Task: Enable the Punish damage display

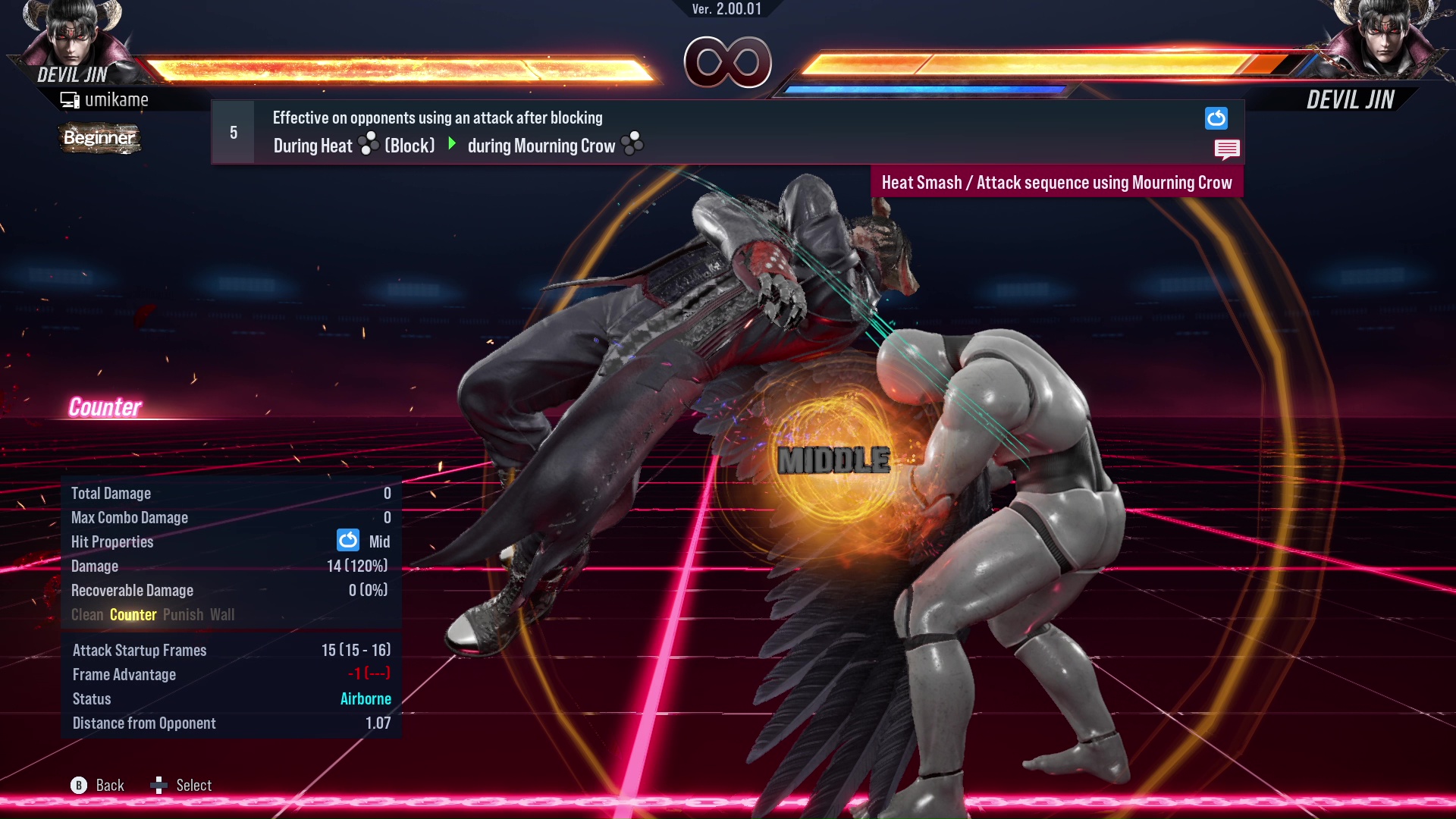Action: tap(183, 614)
